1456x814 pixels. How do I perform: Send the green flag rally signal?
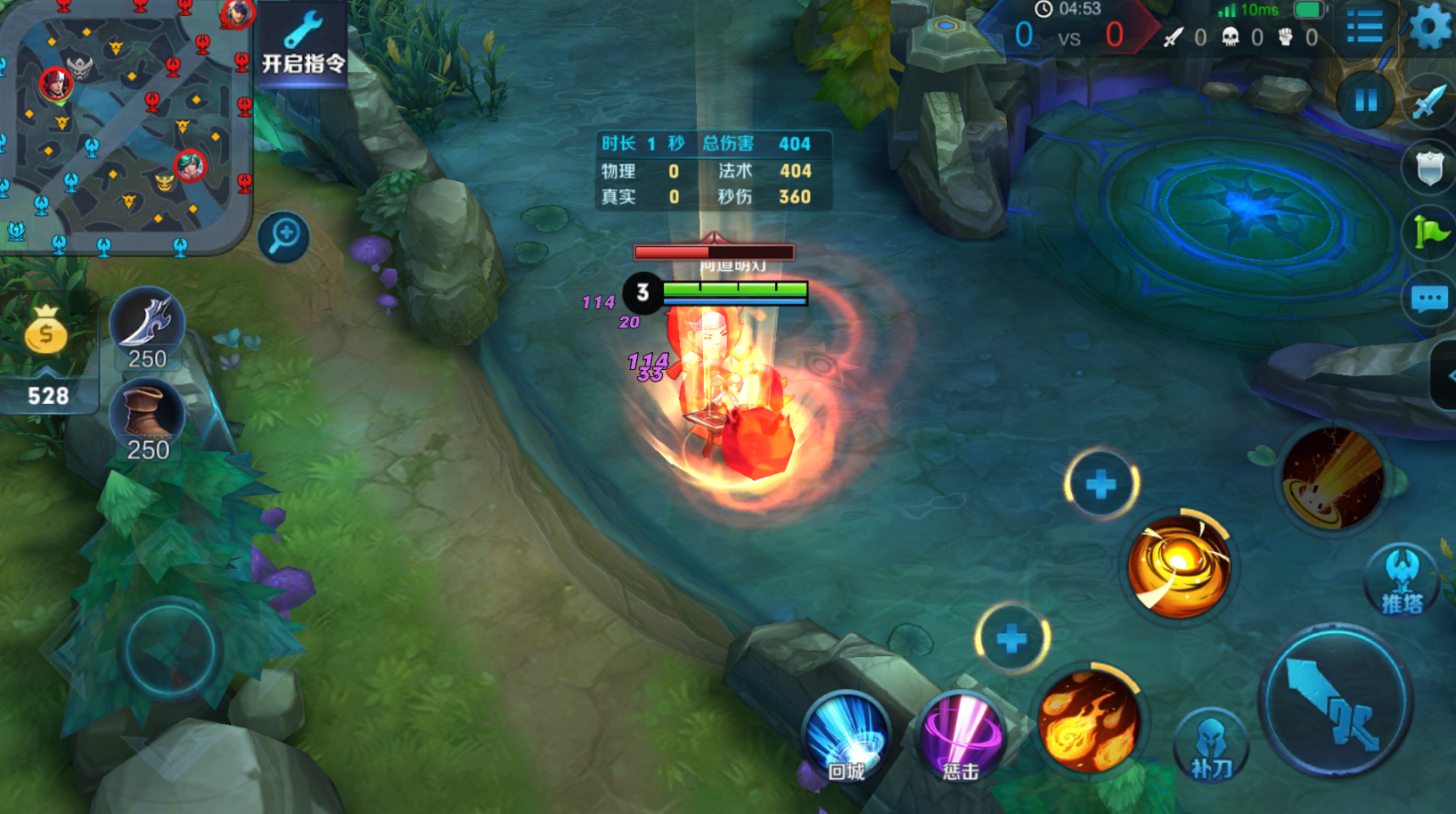[x=1430, y=233]
